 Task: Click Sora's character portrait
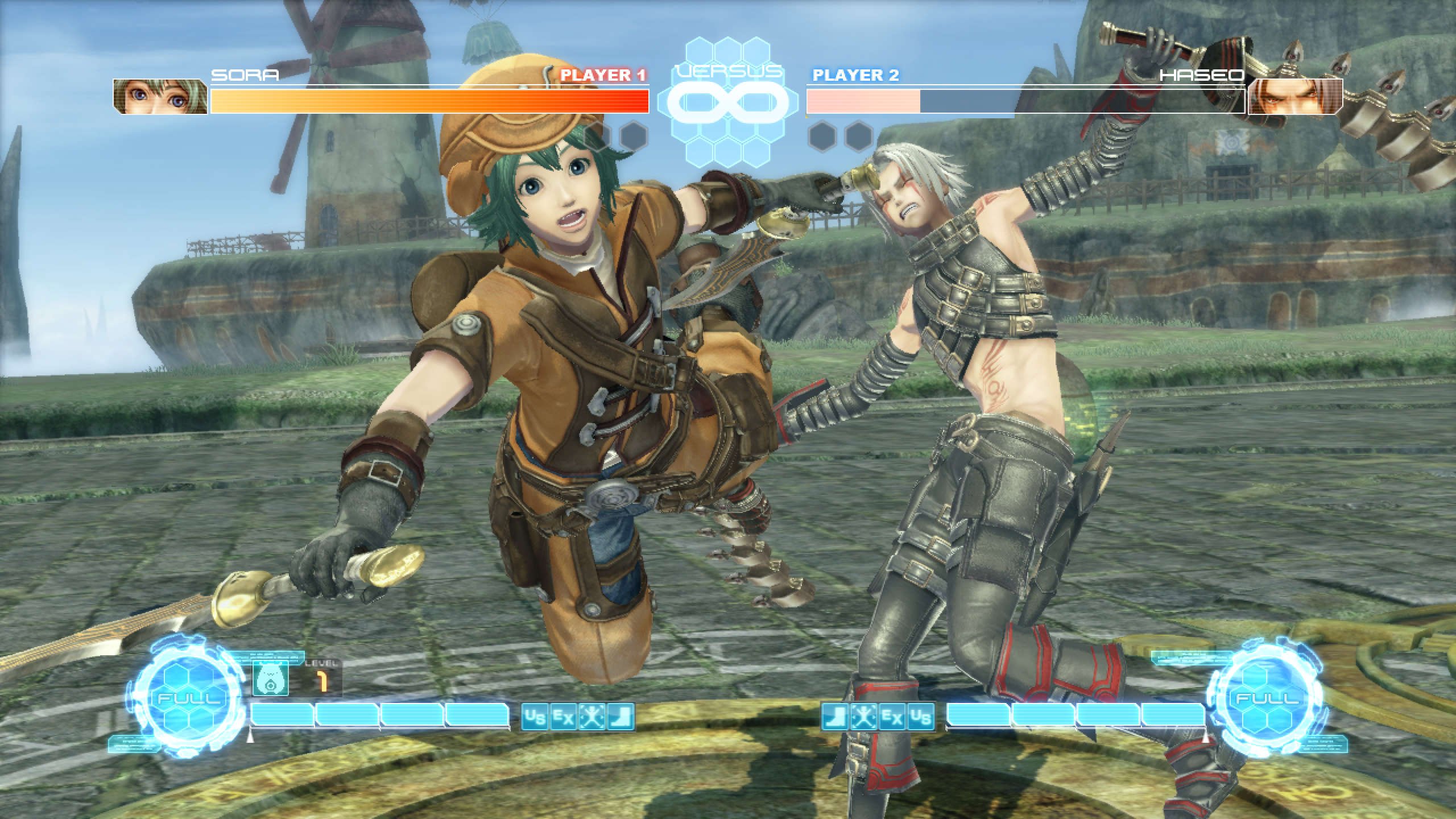coord(160,97)
